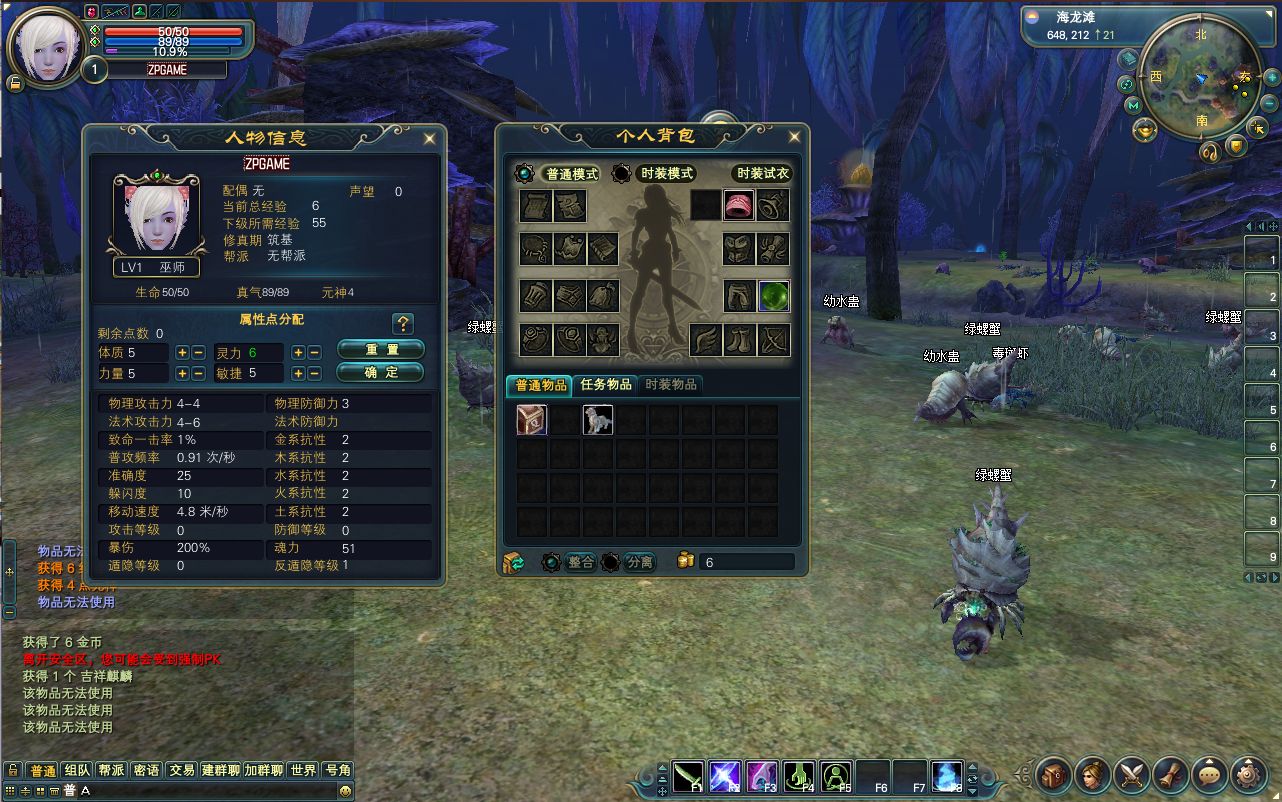
Task: Select 时装模式 fashion mode toggle
Action: tap(664, 173)
